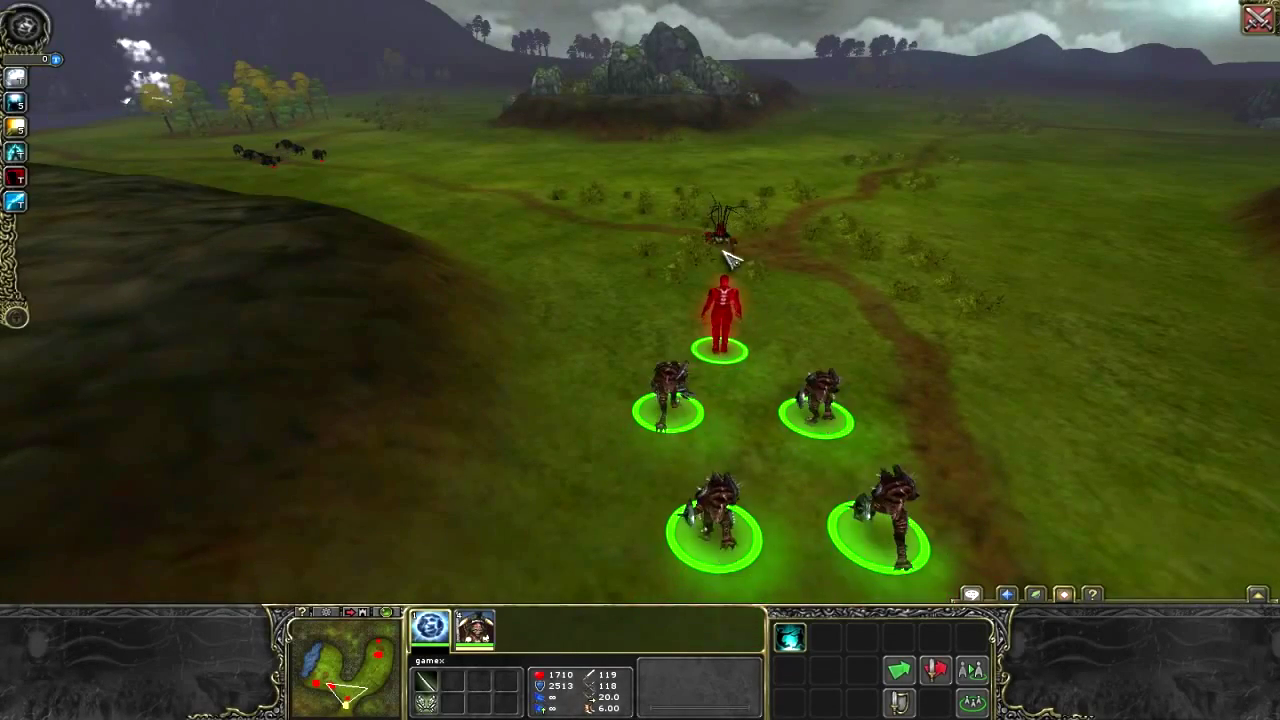Image resolution: width=1280 pixels, height=720 pixels.
Task: Click the blue diamond panel button
Action: [1007, 595]
